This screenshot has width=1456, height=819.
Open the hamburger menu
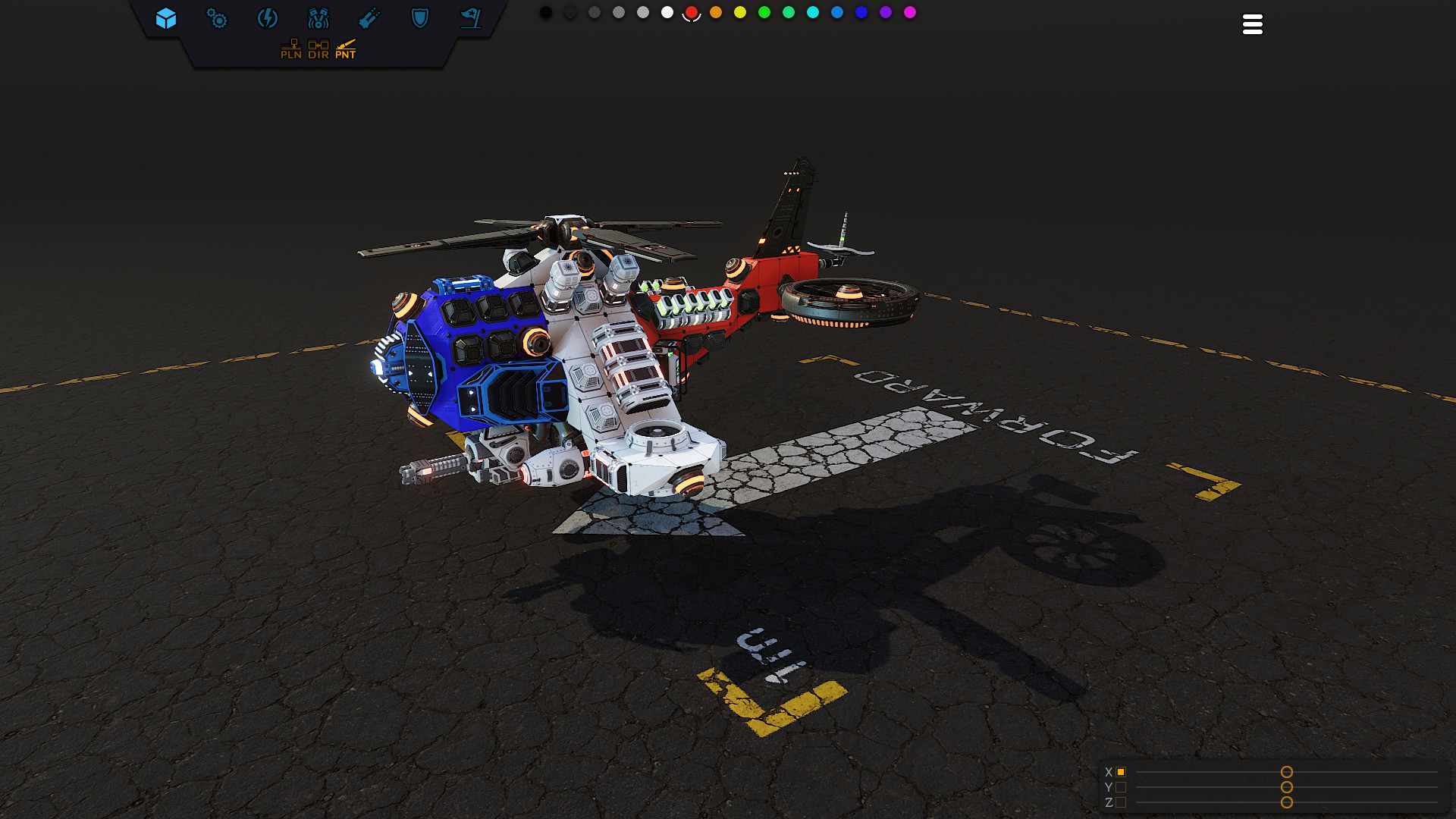(x=1252, y=24)
